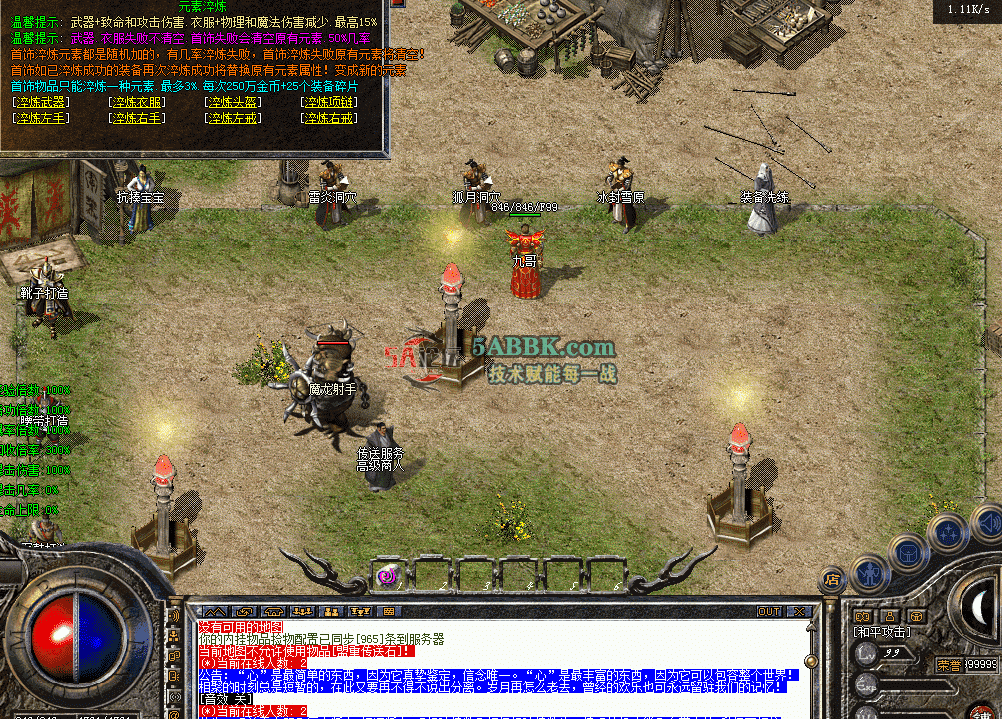
Task: Open the skills sparkle icon
Action: 945,532
